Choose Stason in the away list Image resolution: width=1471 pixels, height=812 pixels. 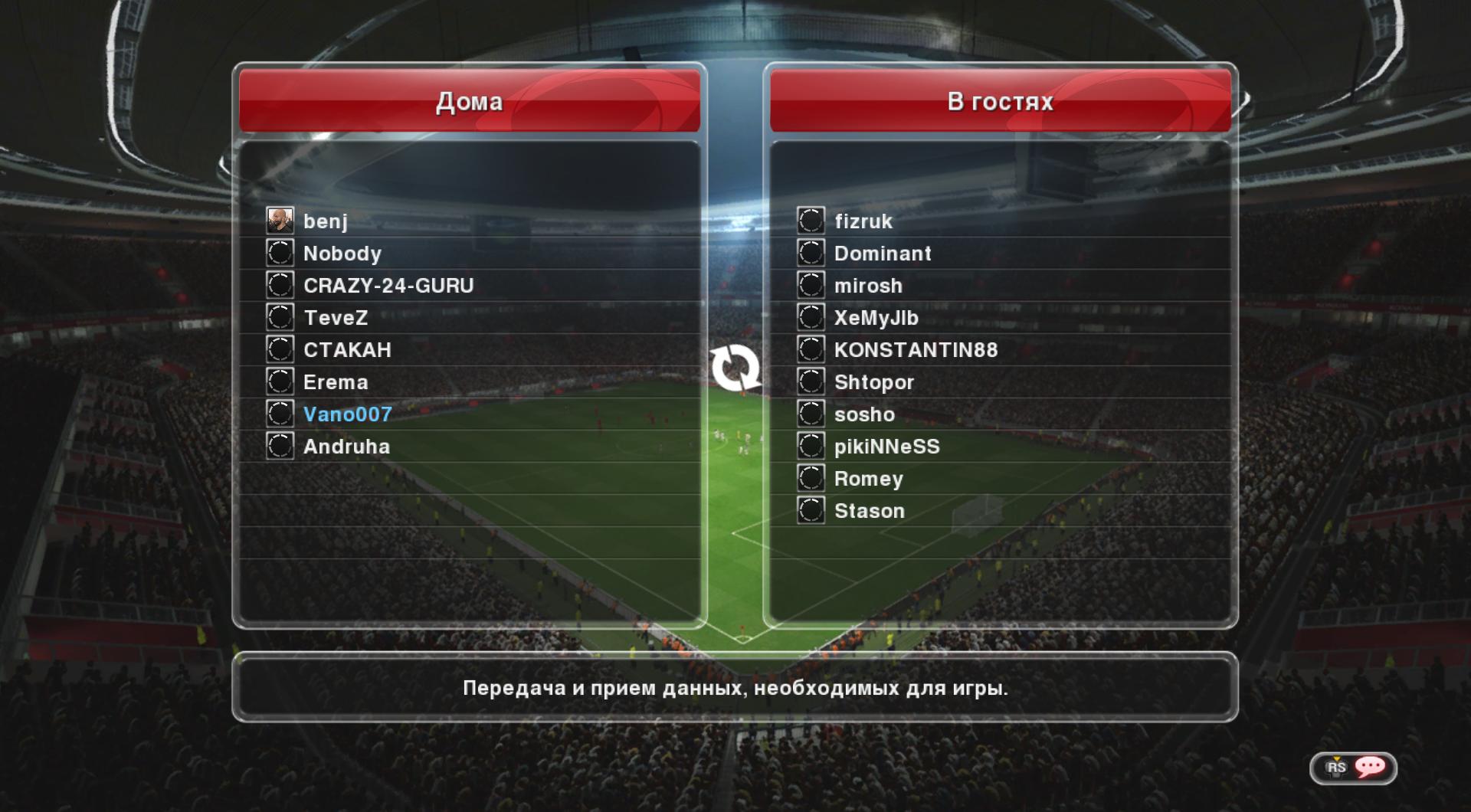[870, 511]
